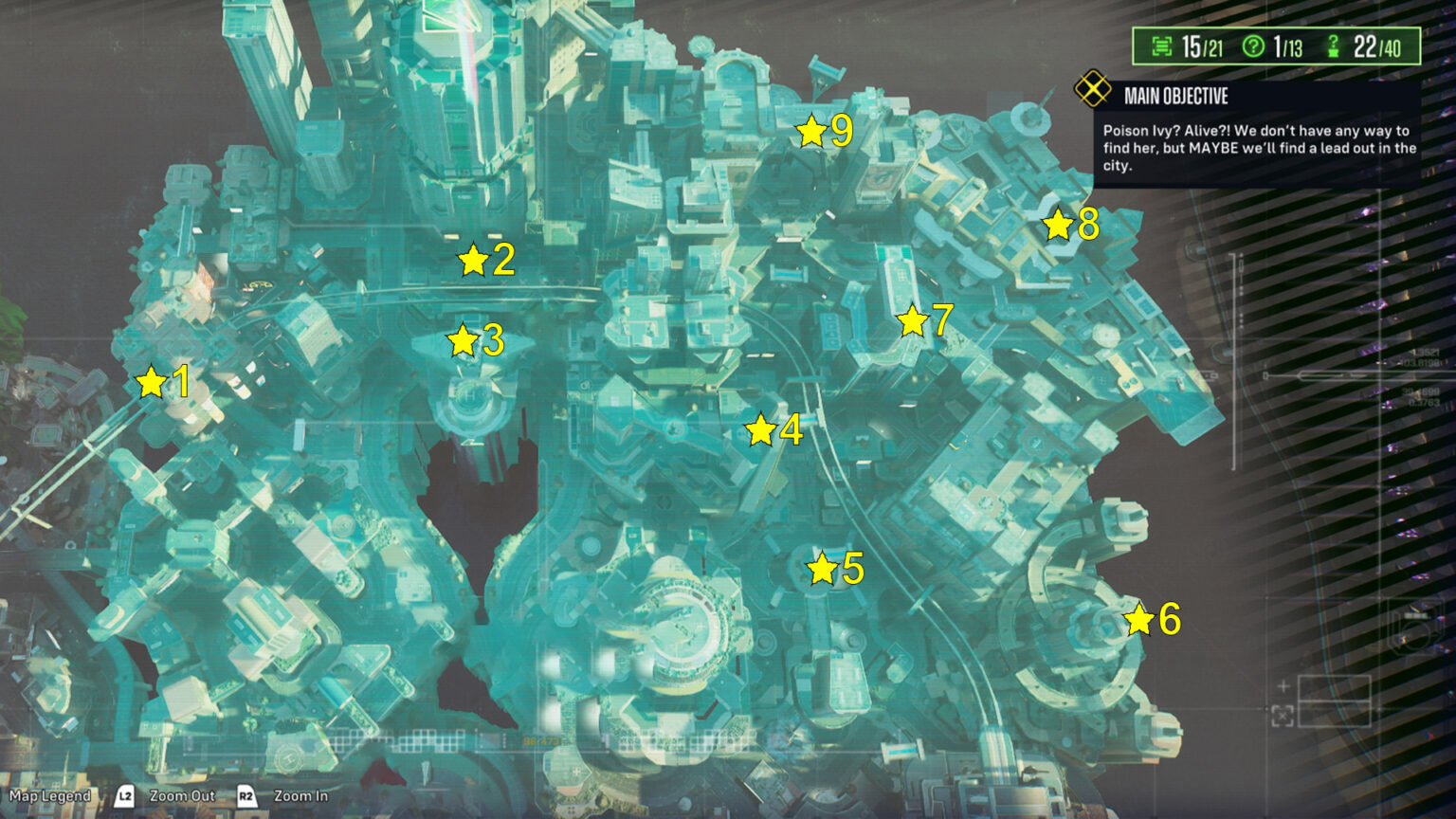Toggle star marker number 5 waypoint
The height and width of the screenshot is (819, 1456).
[821, 569]
